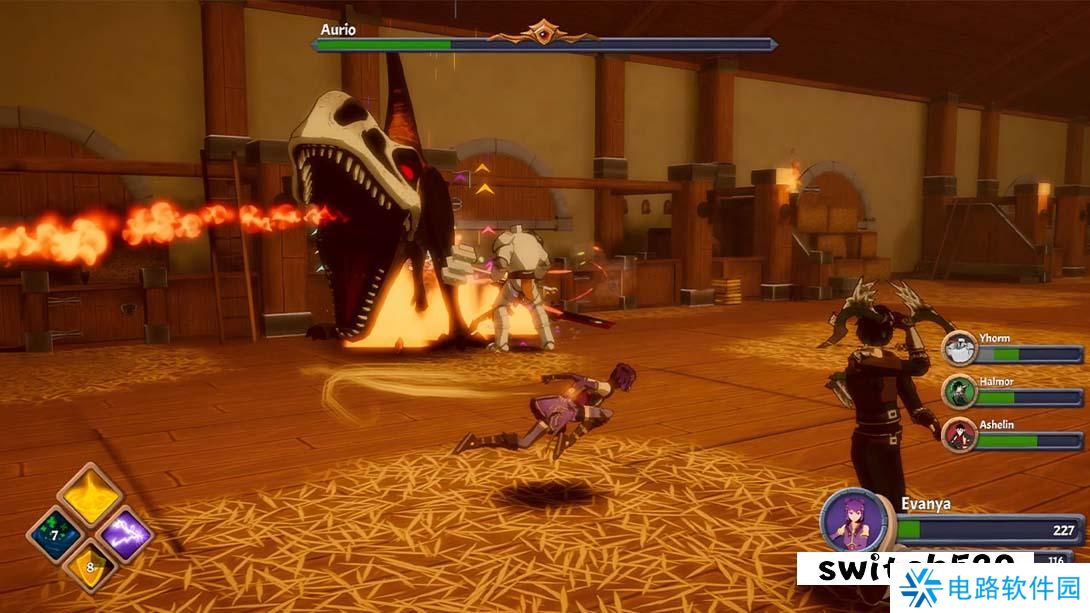Image resolution: width=1090 pixels, height=613 pixels.
Task: Trigger the green sparkle ability on cooldown
Action: coord(55,533)
